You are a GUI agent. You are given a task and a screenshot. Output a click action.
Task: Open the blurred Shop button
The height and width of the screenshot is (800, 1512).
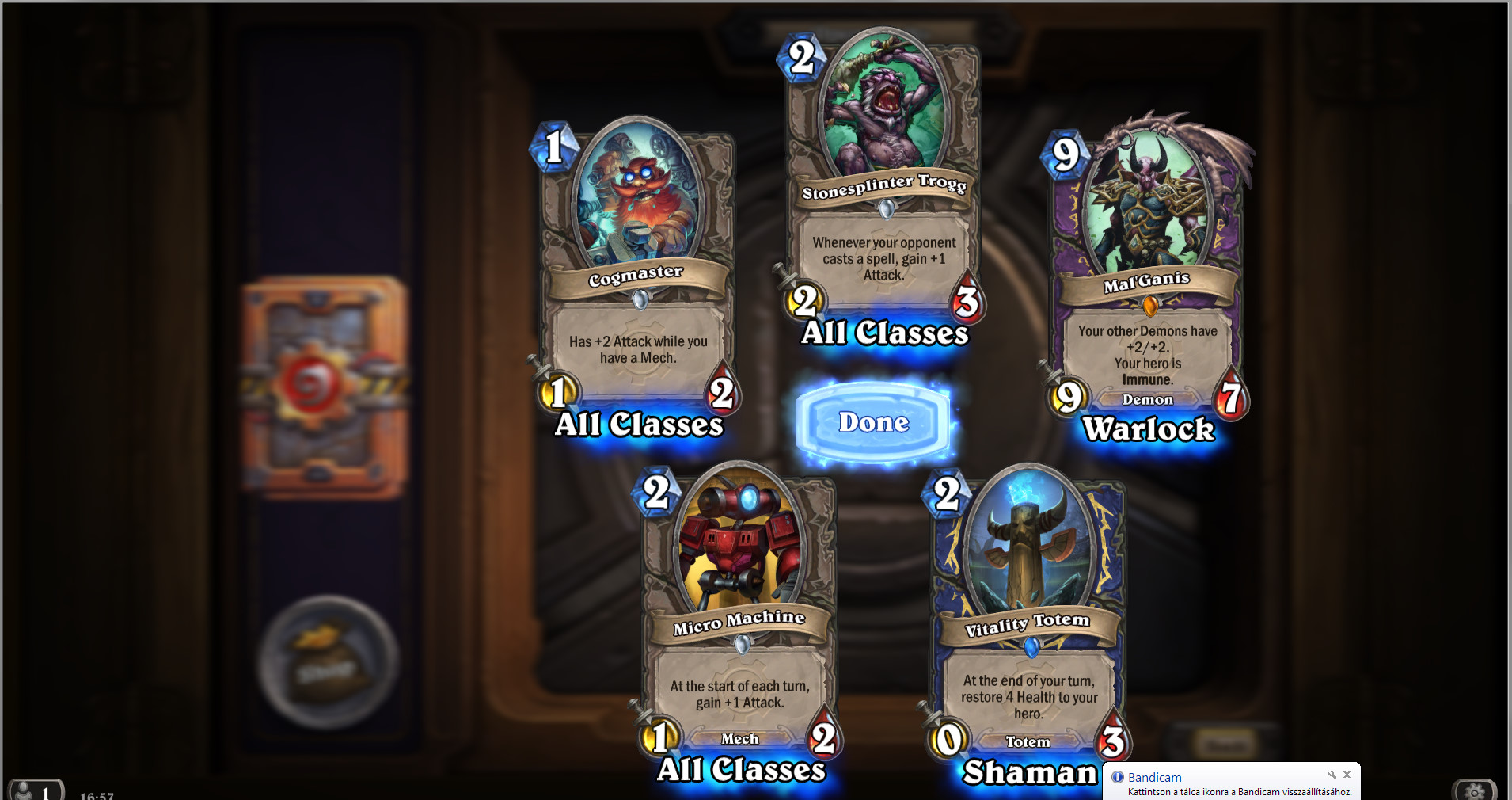coord(329,661)
